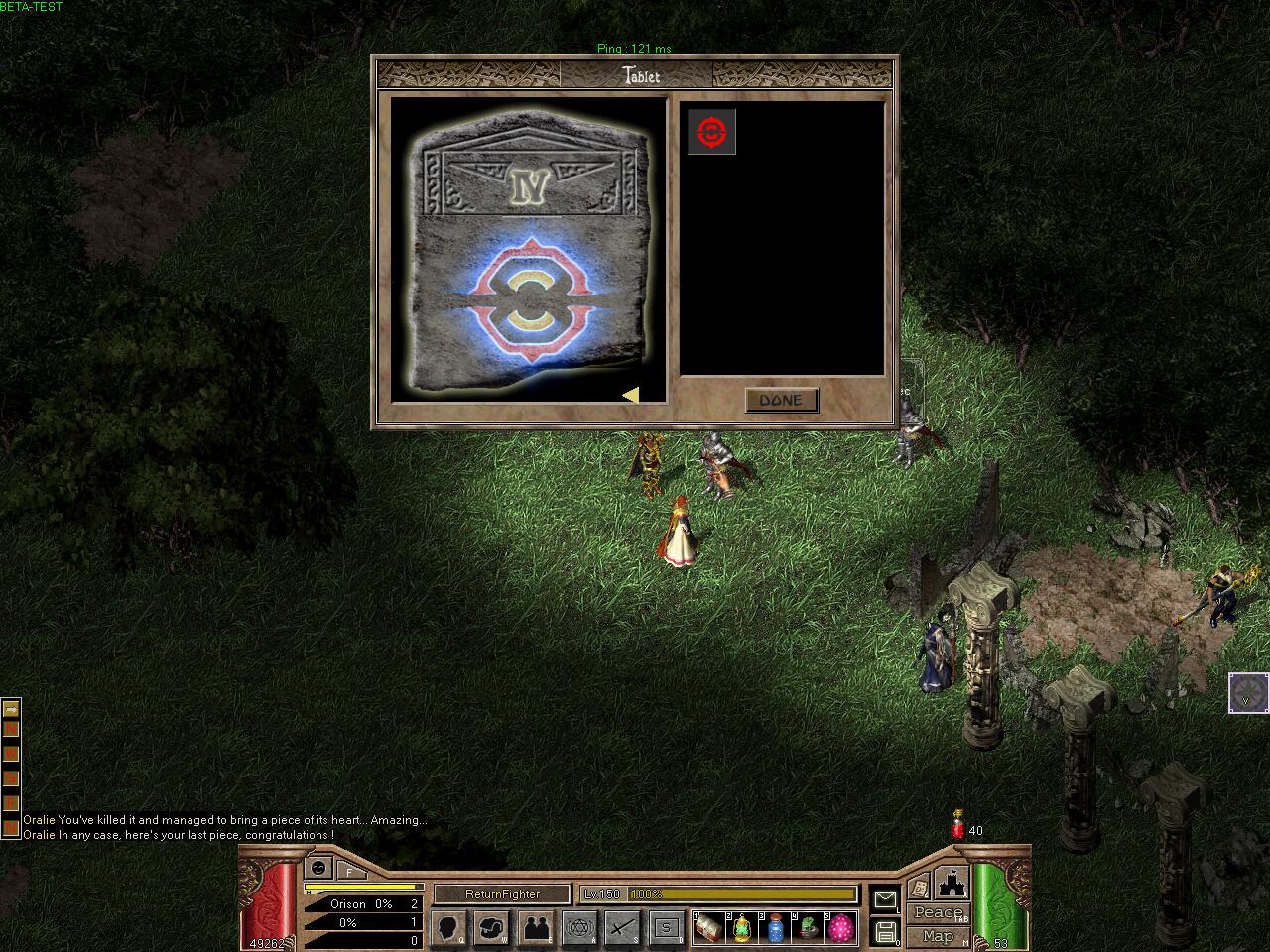Use the treasure chest hotbar item
This screenshot has height=952, width=1270.
(x=708, y=928)
